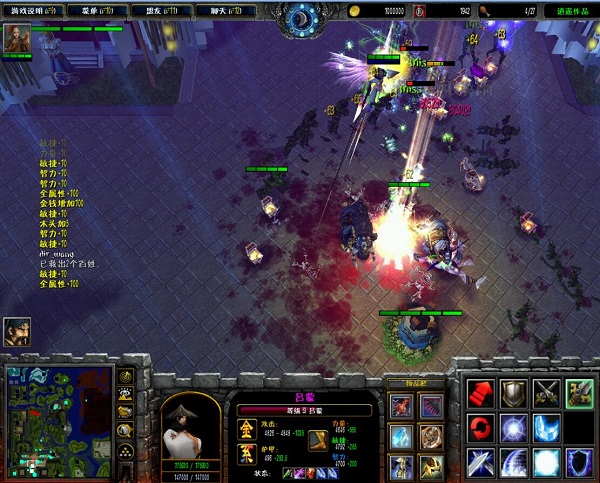This screenshot has height=483, width=600.
Task: Select the hero portrait icon at top-left
Action: (17, 39)
